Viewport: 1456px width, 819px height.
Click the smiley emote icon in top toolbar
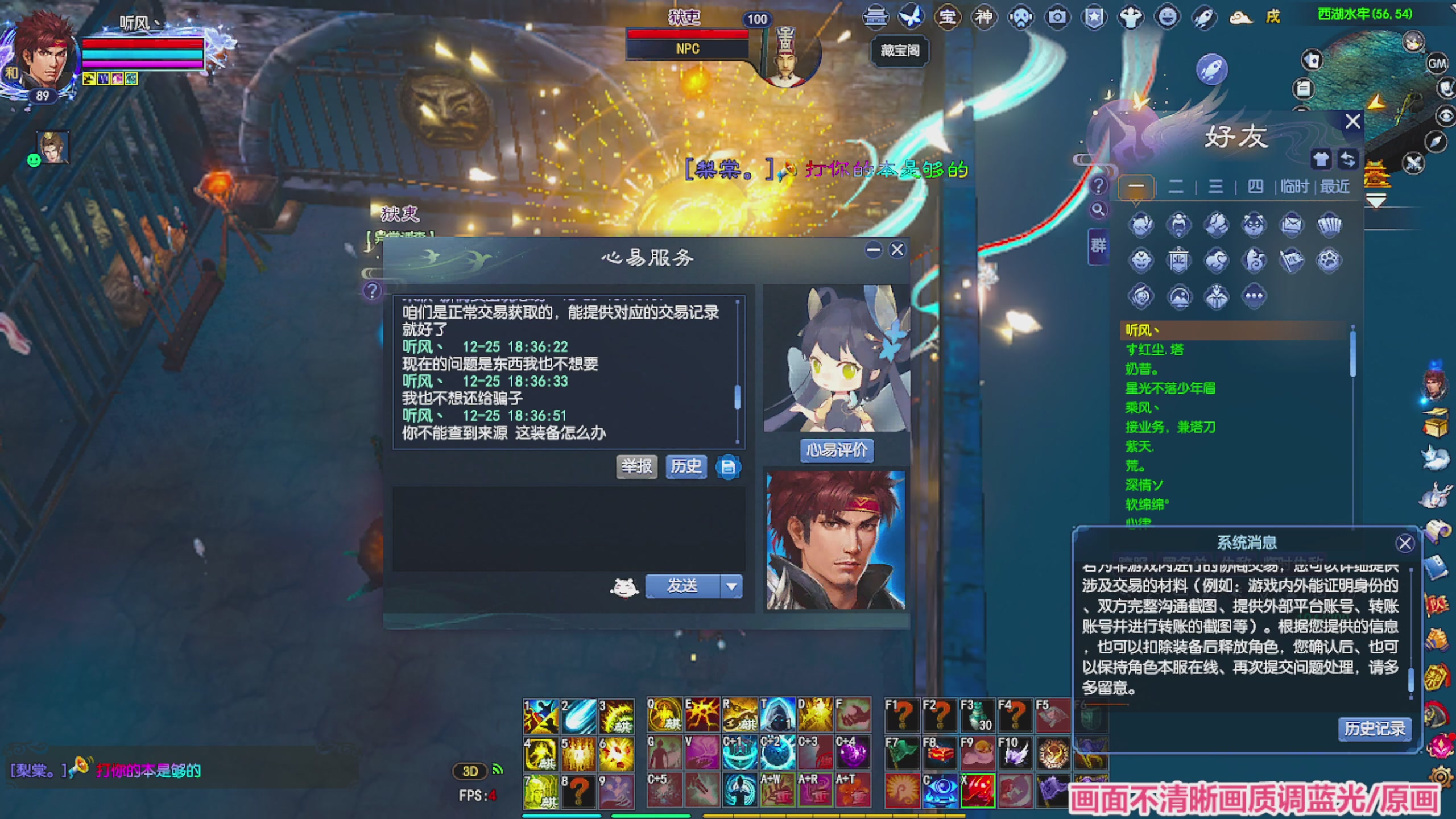1167,17
